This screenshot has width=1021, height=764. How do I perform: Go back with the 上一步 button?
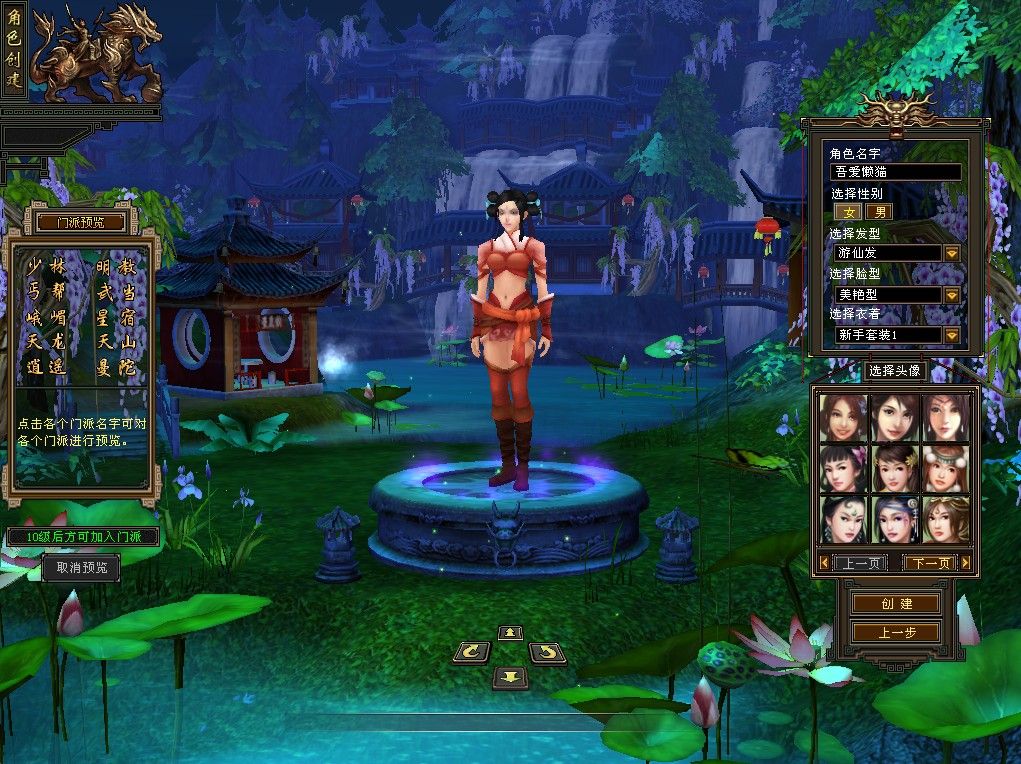click(896, 632)
